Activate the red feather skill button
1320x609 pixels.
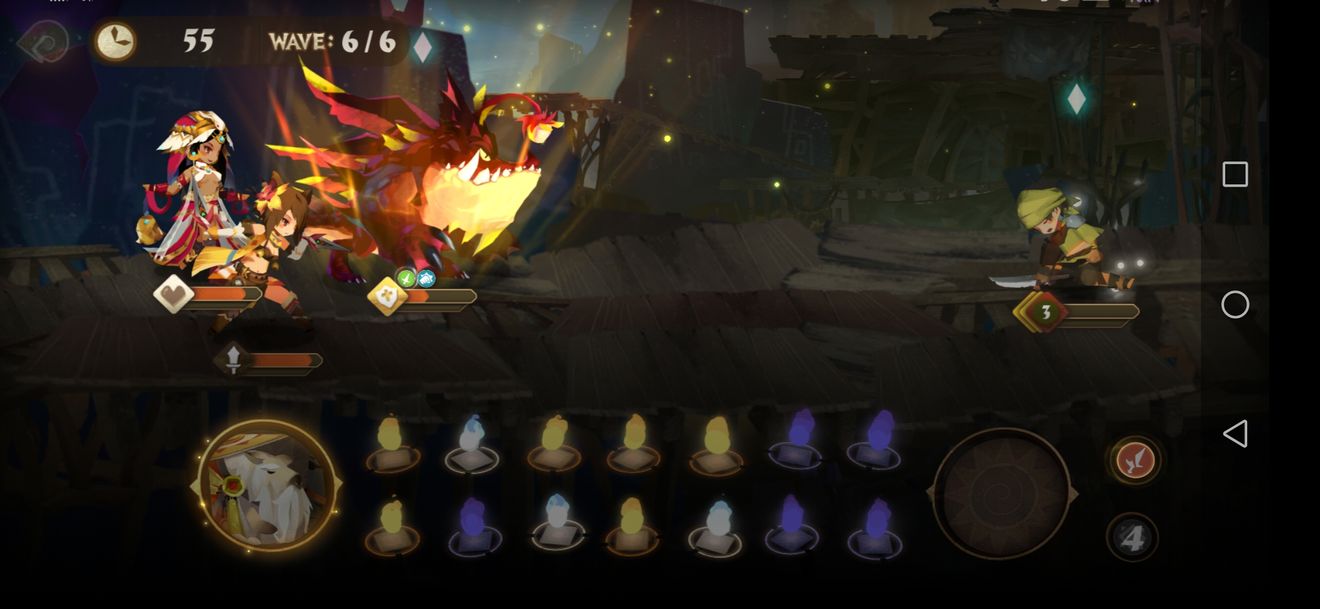pos(1134,460)
